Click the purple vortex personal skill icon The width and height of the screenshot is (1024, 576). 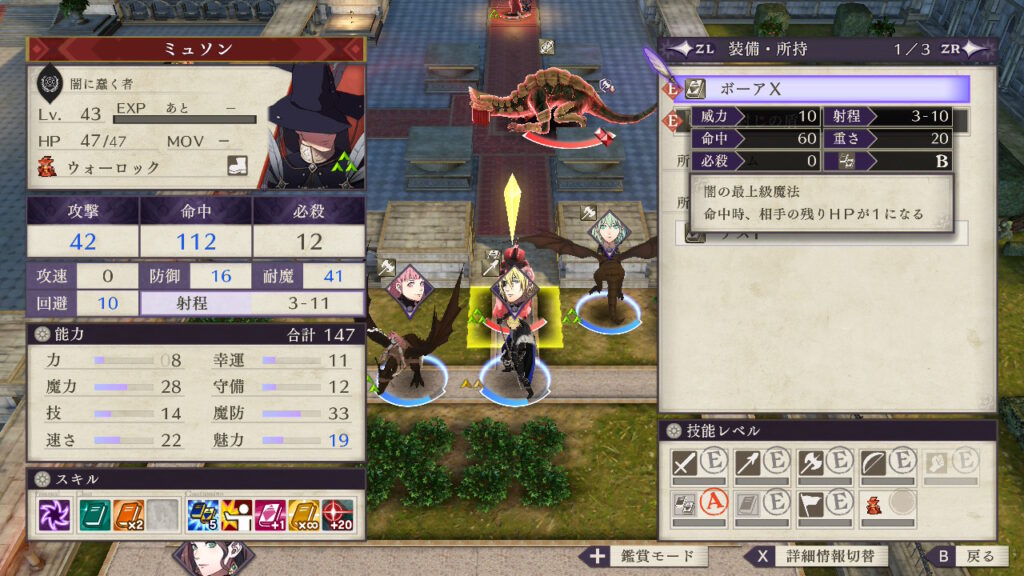[52, 516]
